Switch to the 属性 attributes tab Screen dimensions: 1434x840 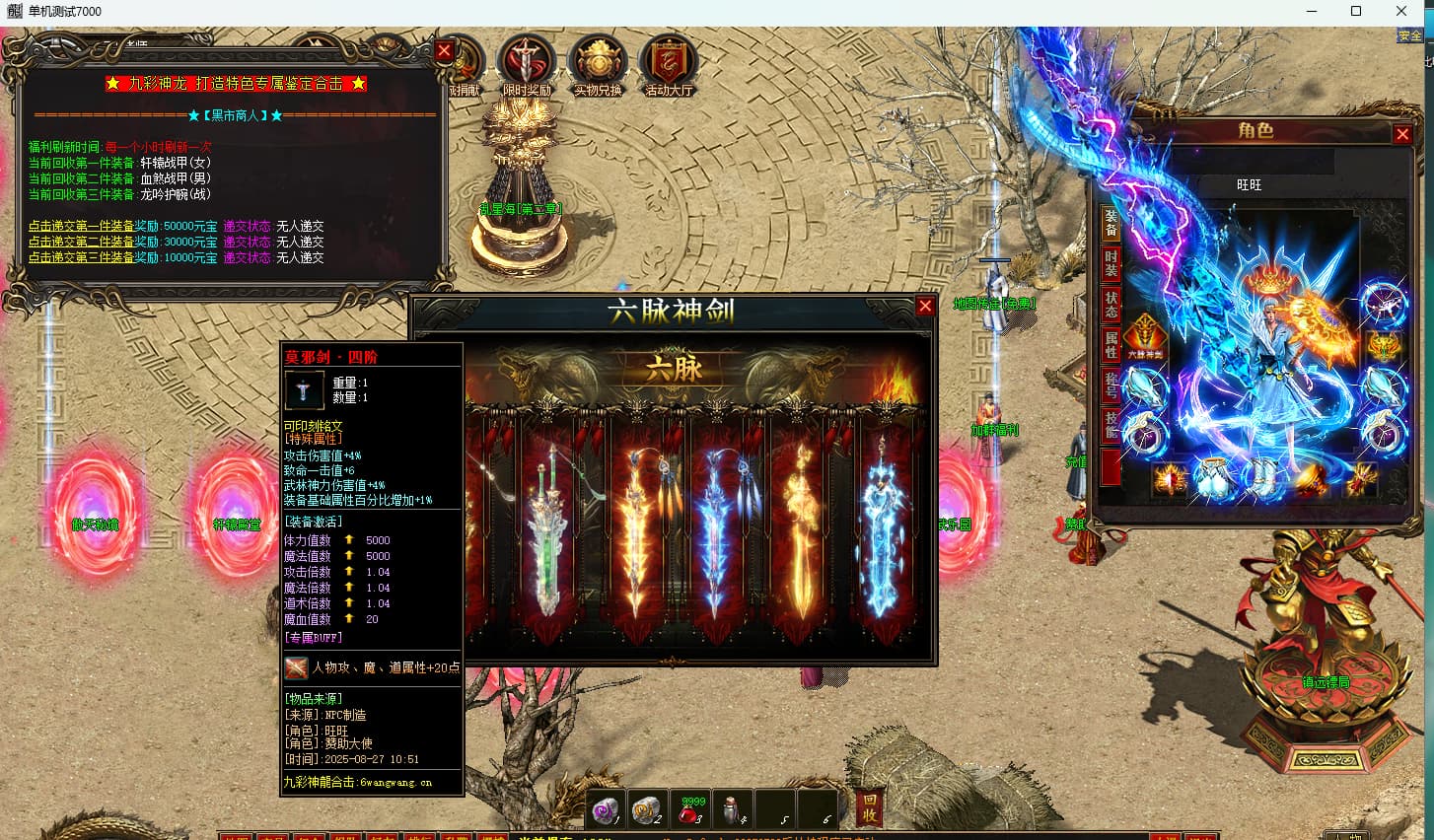(x=1111, y=344)
